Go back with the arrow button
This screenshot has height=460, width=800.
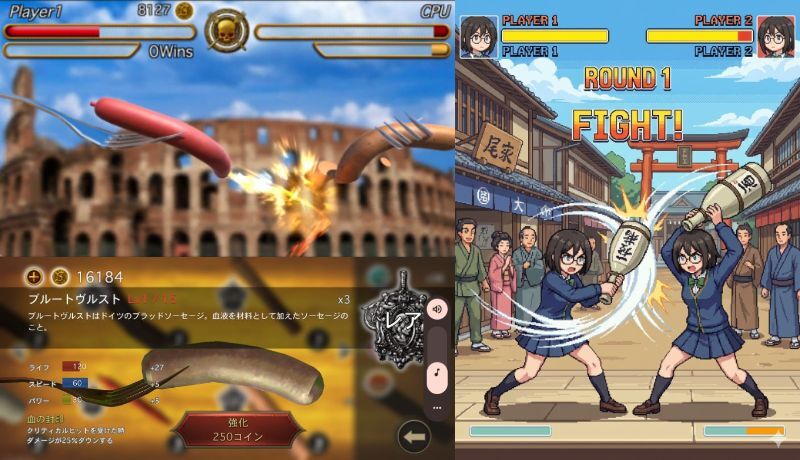click(x=414, y=437)
